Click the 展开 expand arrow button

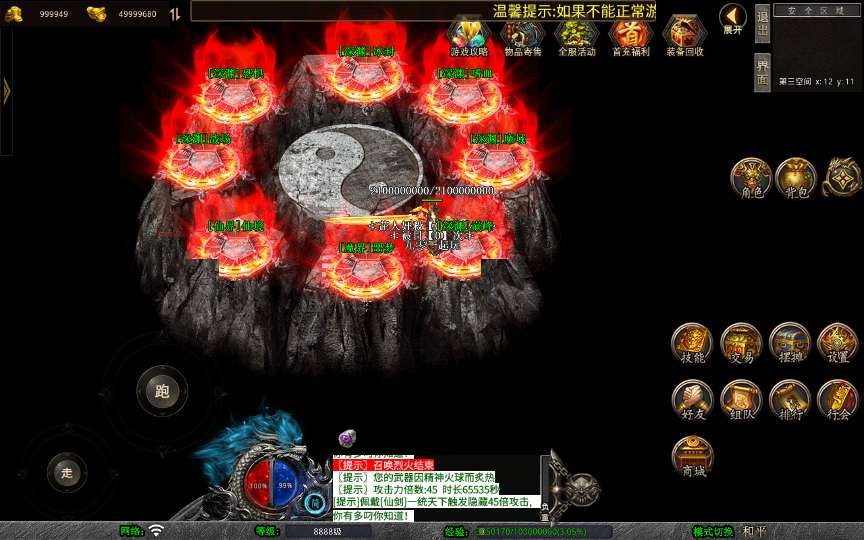click(733, 18)
